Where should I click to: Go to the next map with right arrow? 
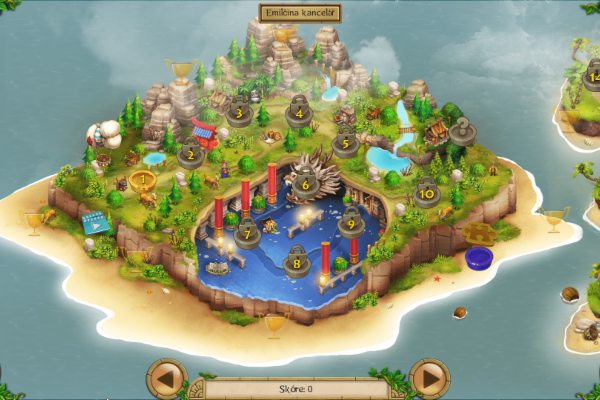tap(431, 378)
